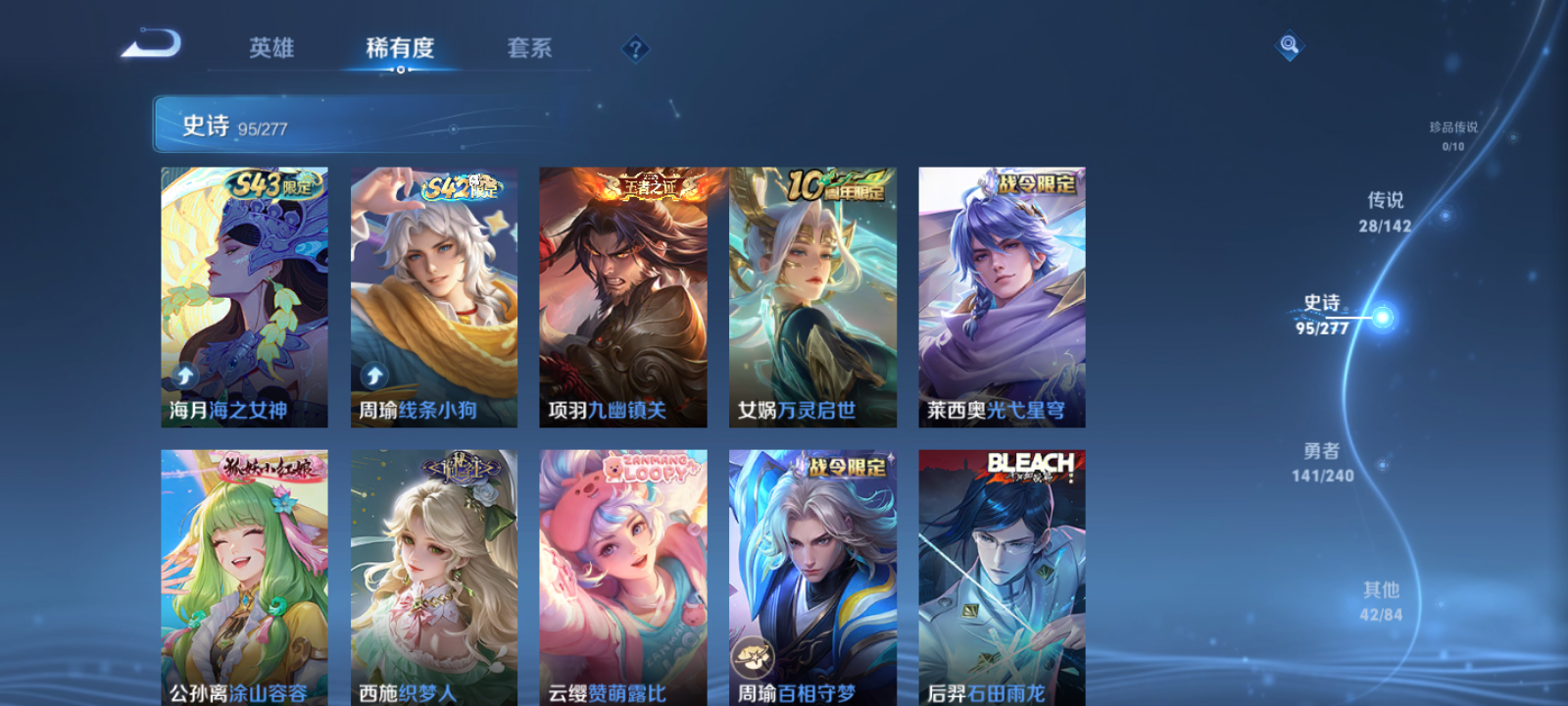
Task: Switch to the 英雄 tab
Action: 271,48
